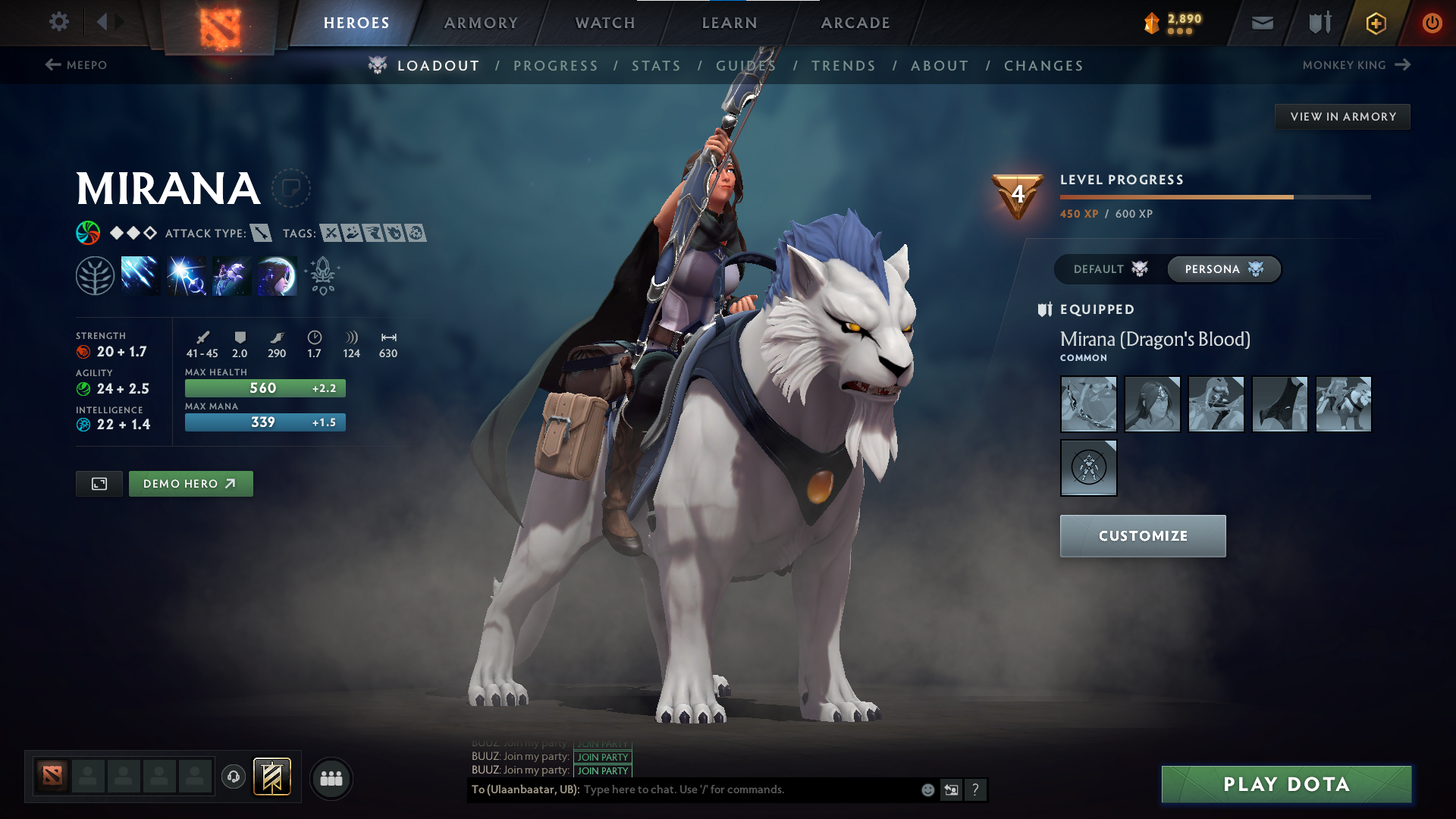Open the friends panel icon near party slots
The image size is (1456, 819).
(x=331, y=777)
